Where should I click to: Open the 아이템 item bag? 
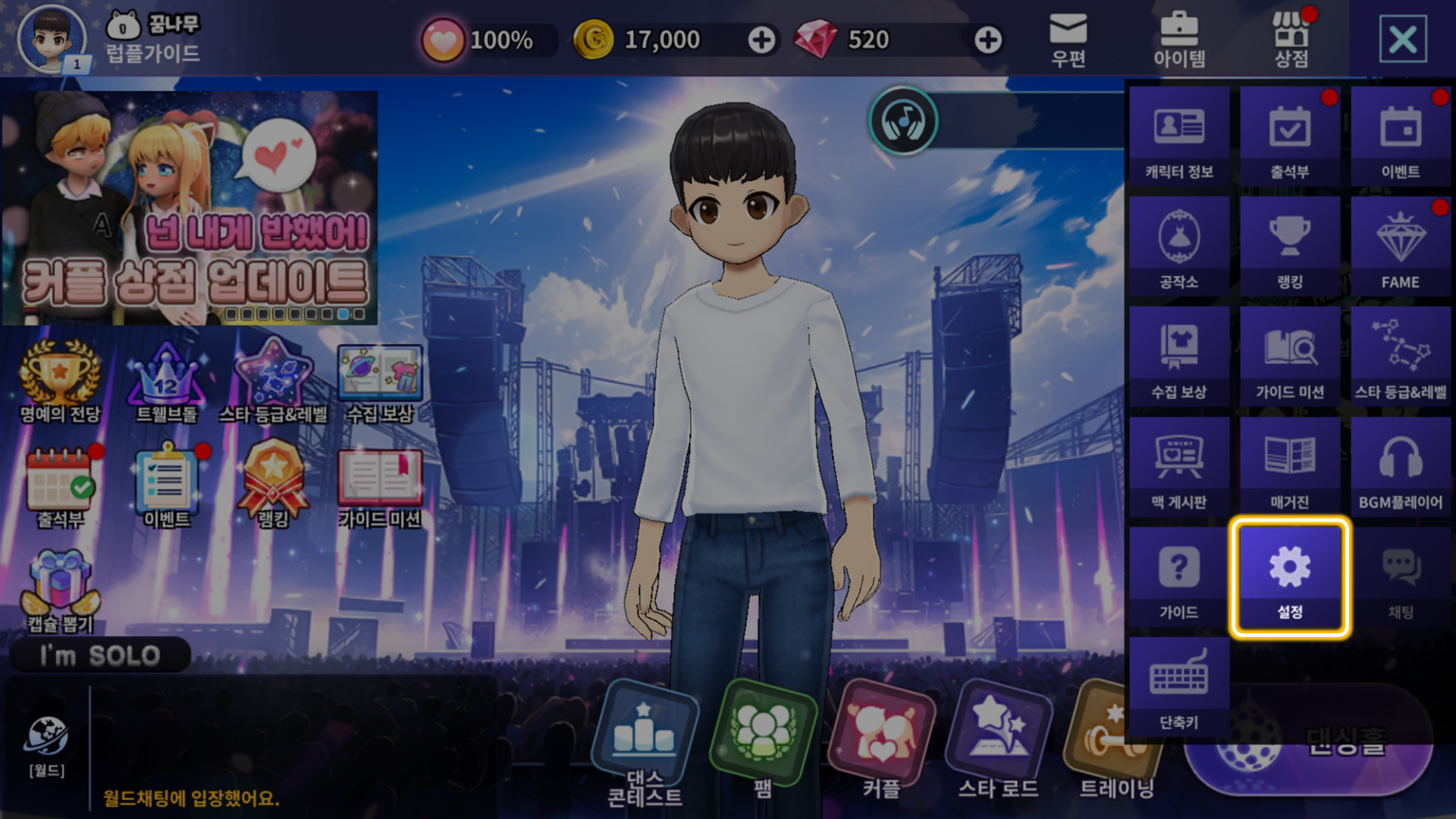coord(1179,39)
